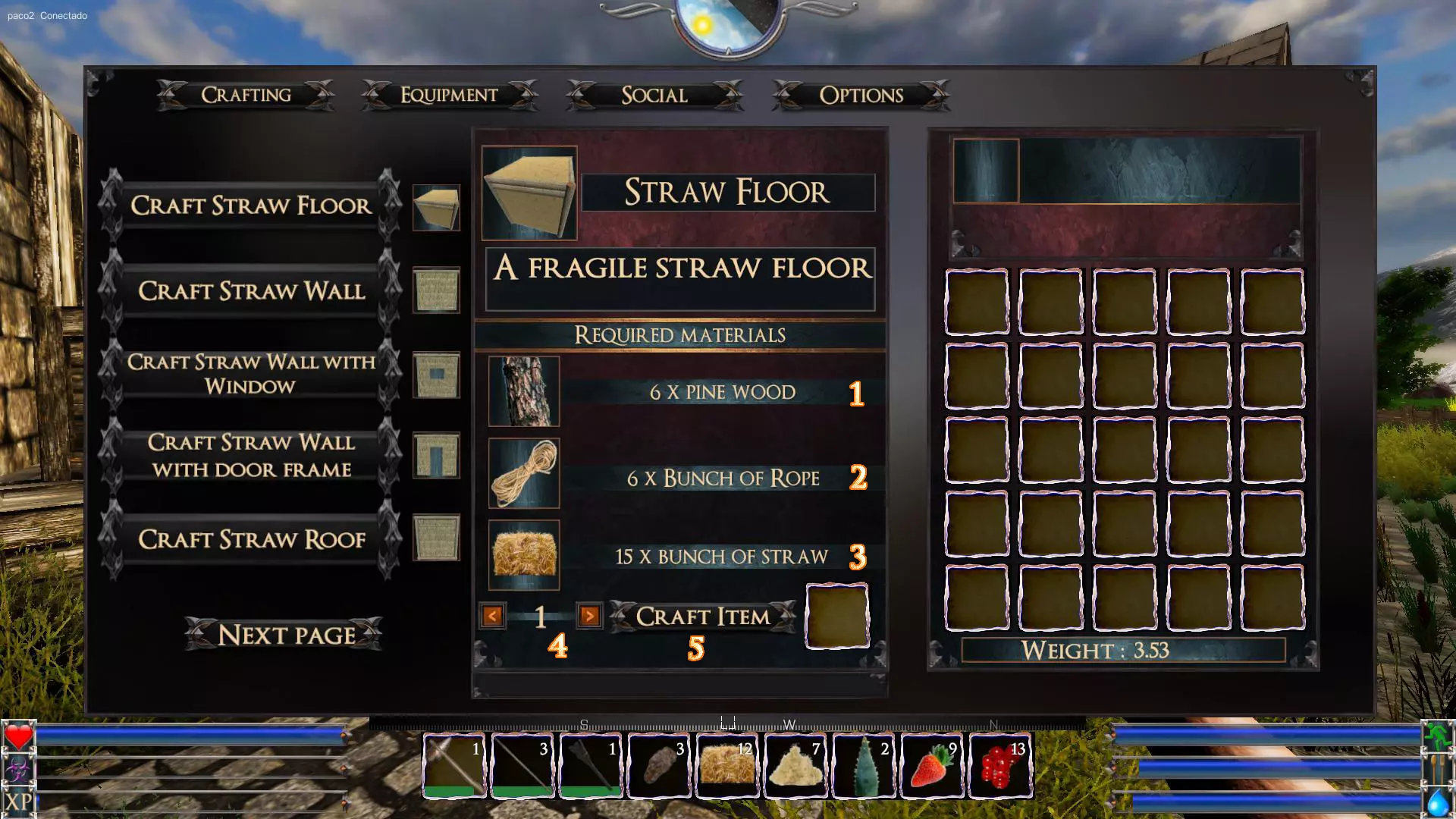The image size is (1456, 819).
Task: Select the strawberry hotbar slot
Action: point(932,766)
